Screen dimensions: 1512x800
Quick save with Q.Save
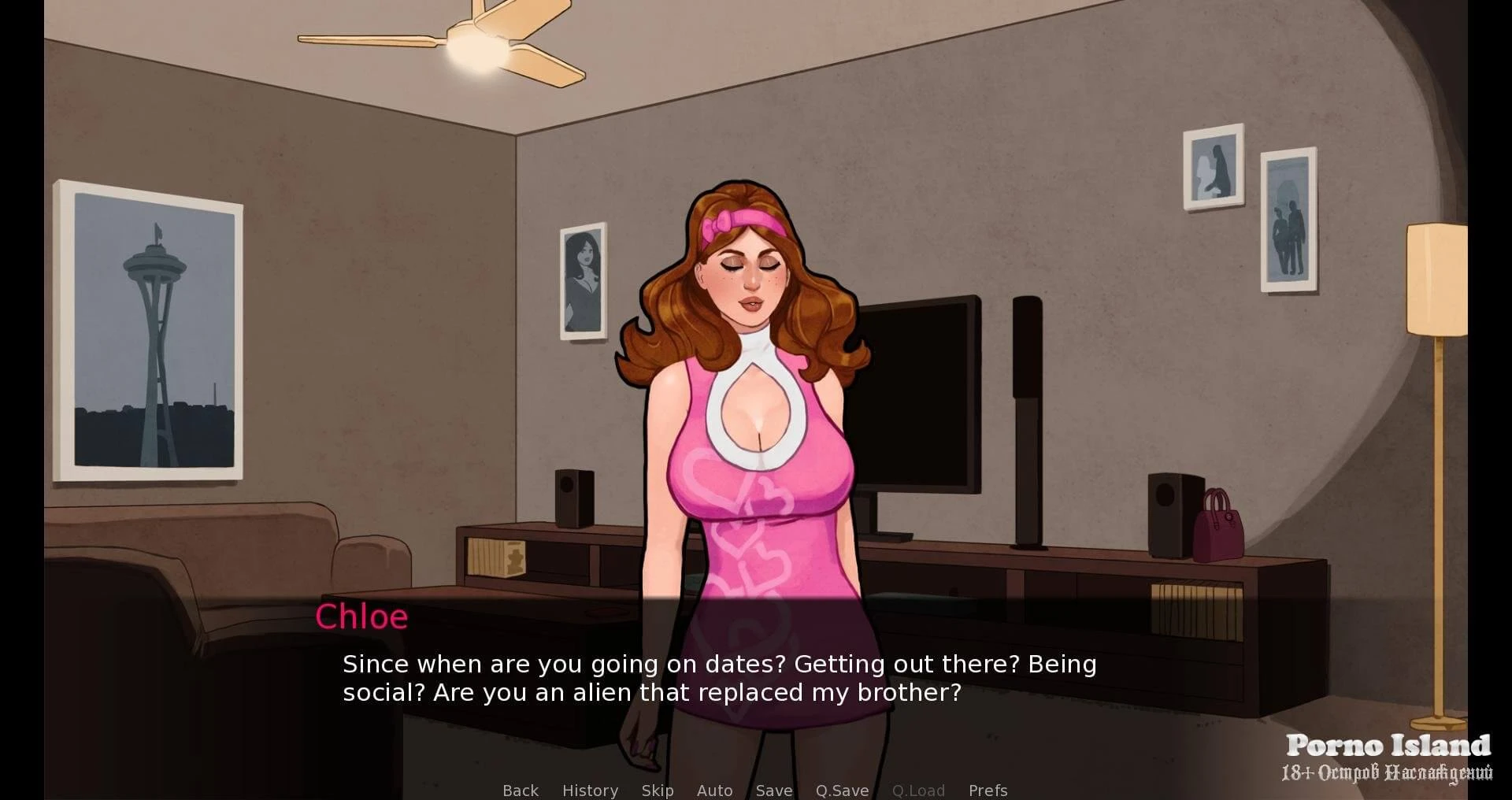[842, 790]
